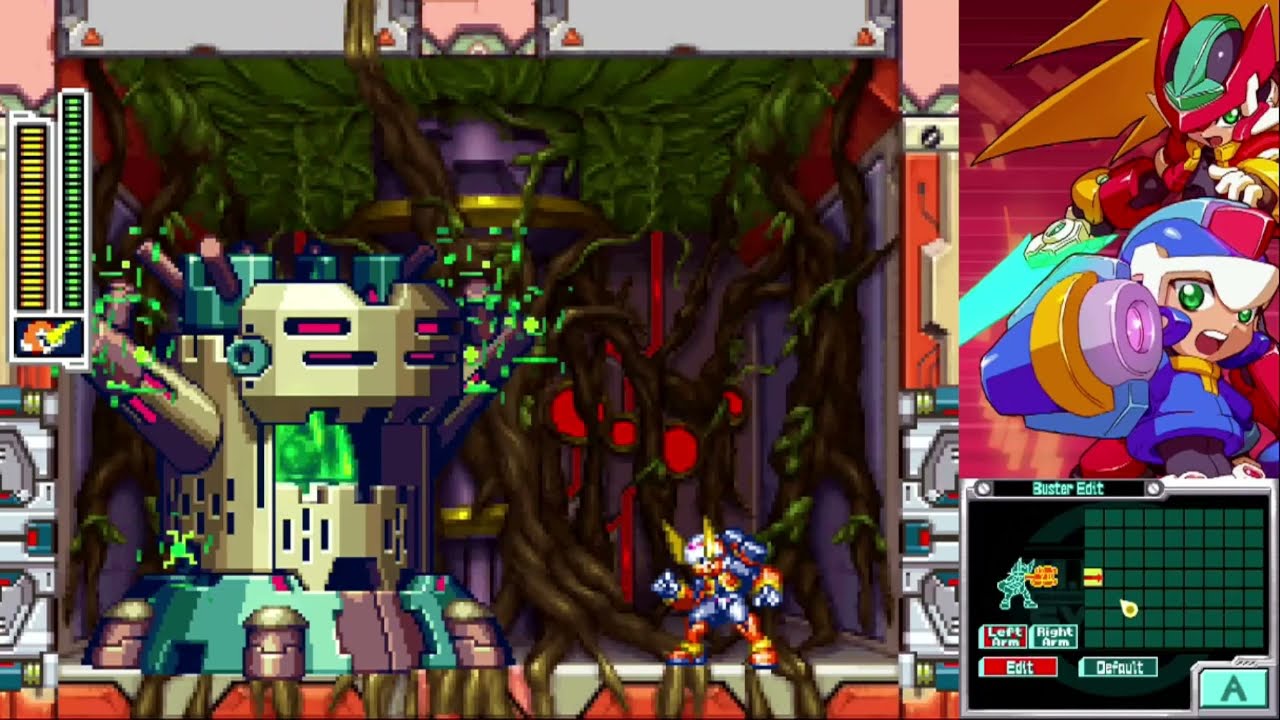
Task: Switch to the Right Arm configuration
Action: [x=1053, y=636]
